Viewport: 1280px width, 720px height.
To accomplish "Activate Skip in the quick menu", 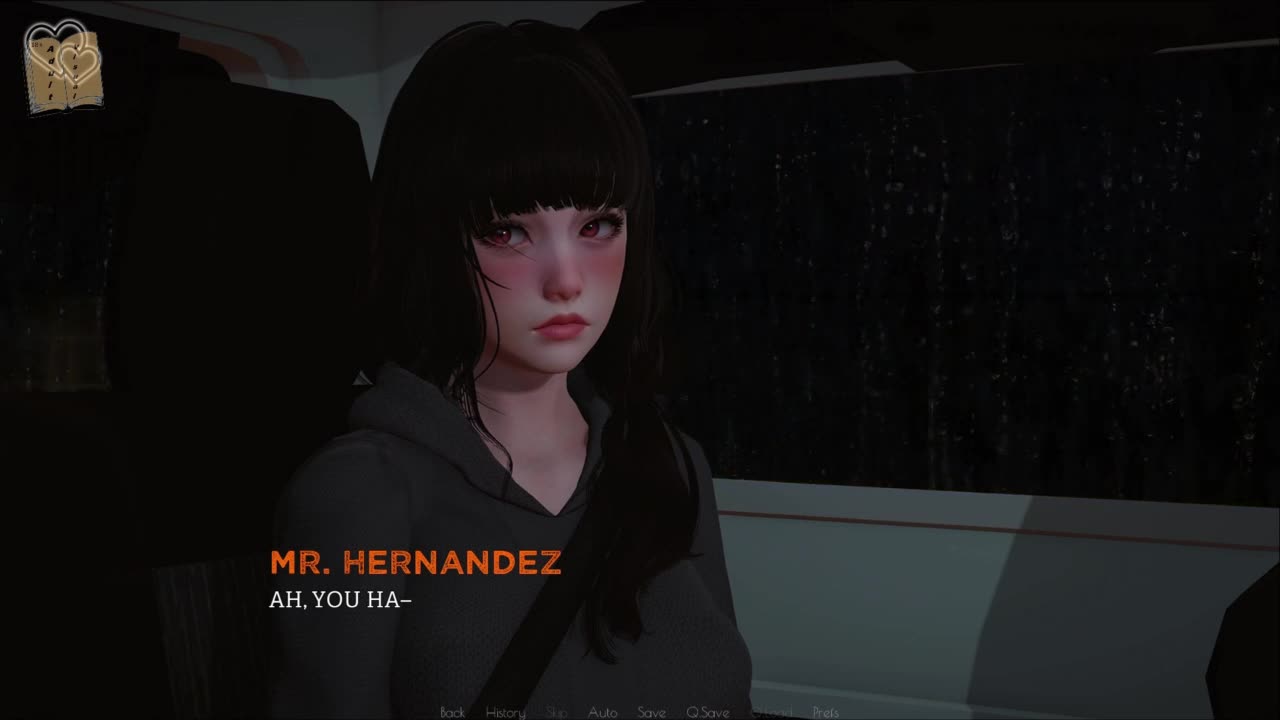I will point(556,712).
